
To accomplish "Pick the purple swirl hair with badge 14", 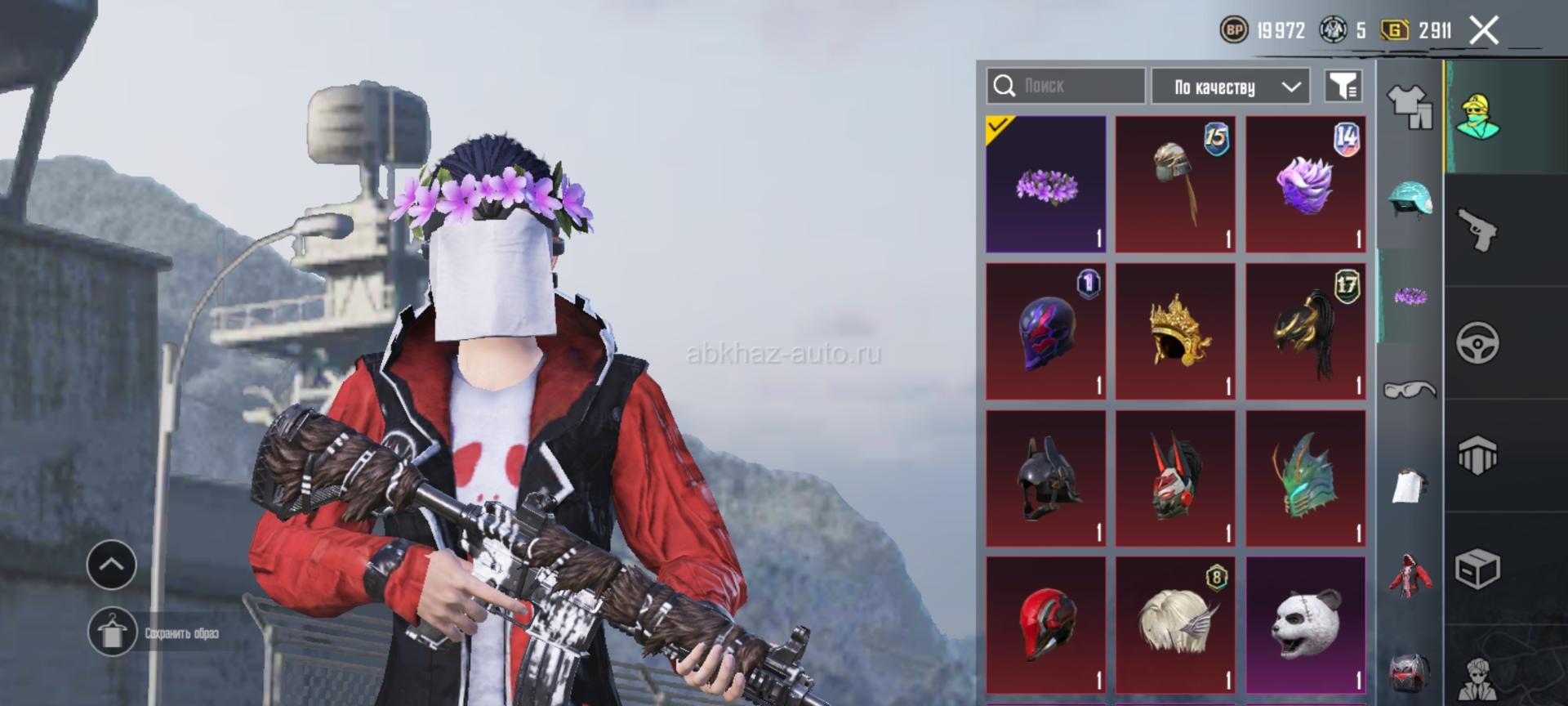I will [x=1306, y=185].
